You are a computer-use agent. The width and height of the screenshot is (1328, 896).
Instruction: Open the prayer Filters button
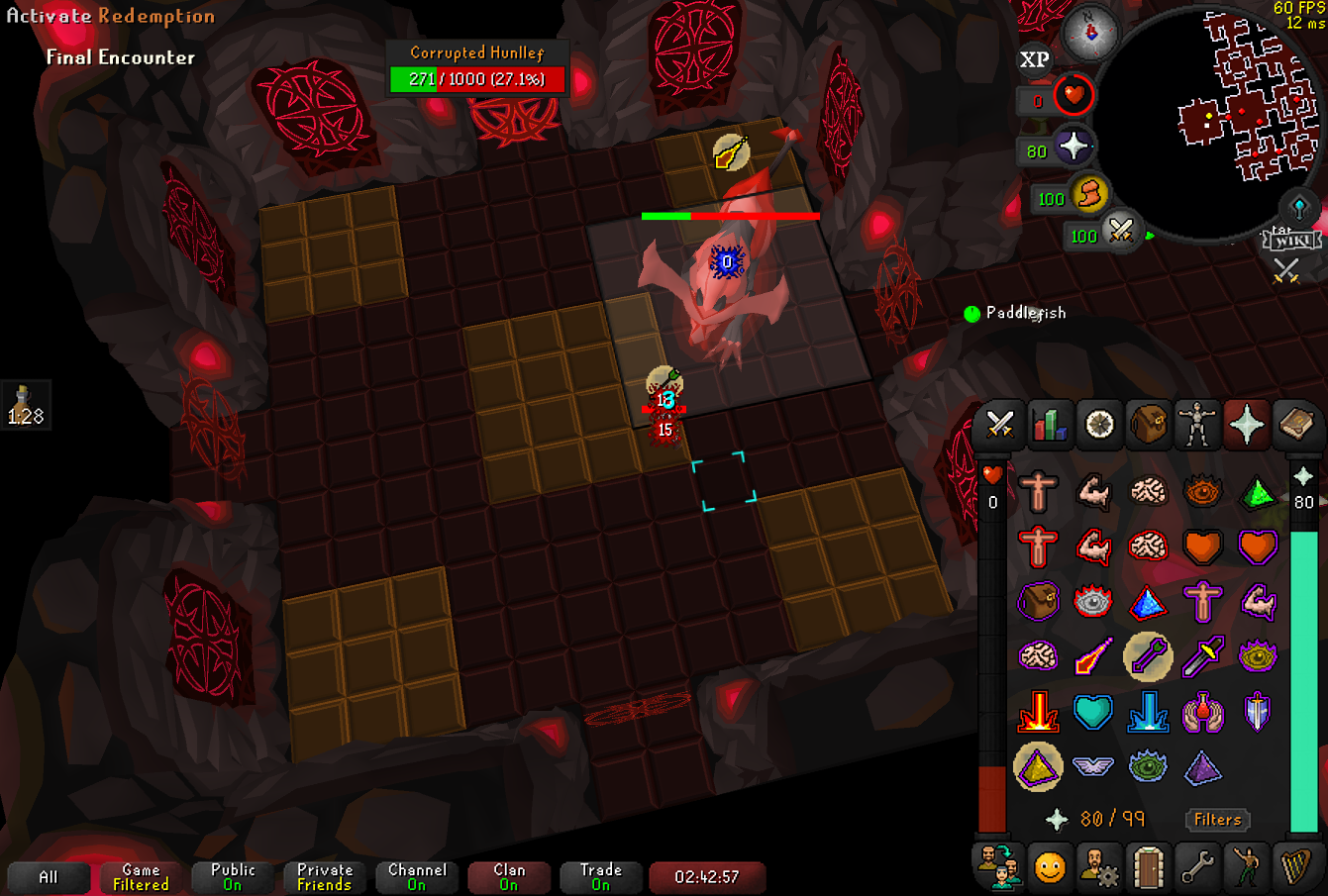click(1217, 819)
